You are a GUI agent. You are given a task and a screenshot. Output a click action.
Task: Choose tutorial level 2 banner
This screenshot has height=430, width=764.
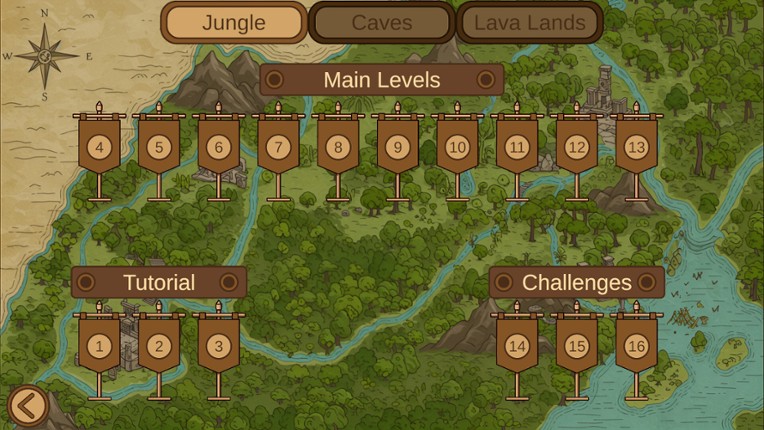(158, 346)
